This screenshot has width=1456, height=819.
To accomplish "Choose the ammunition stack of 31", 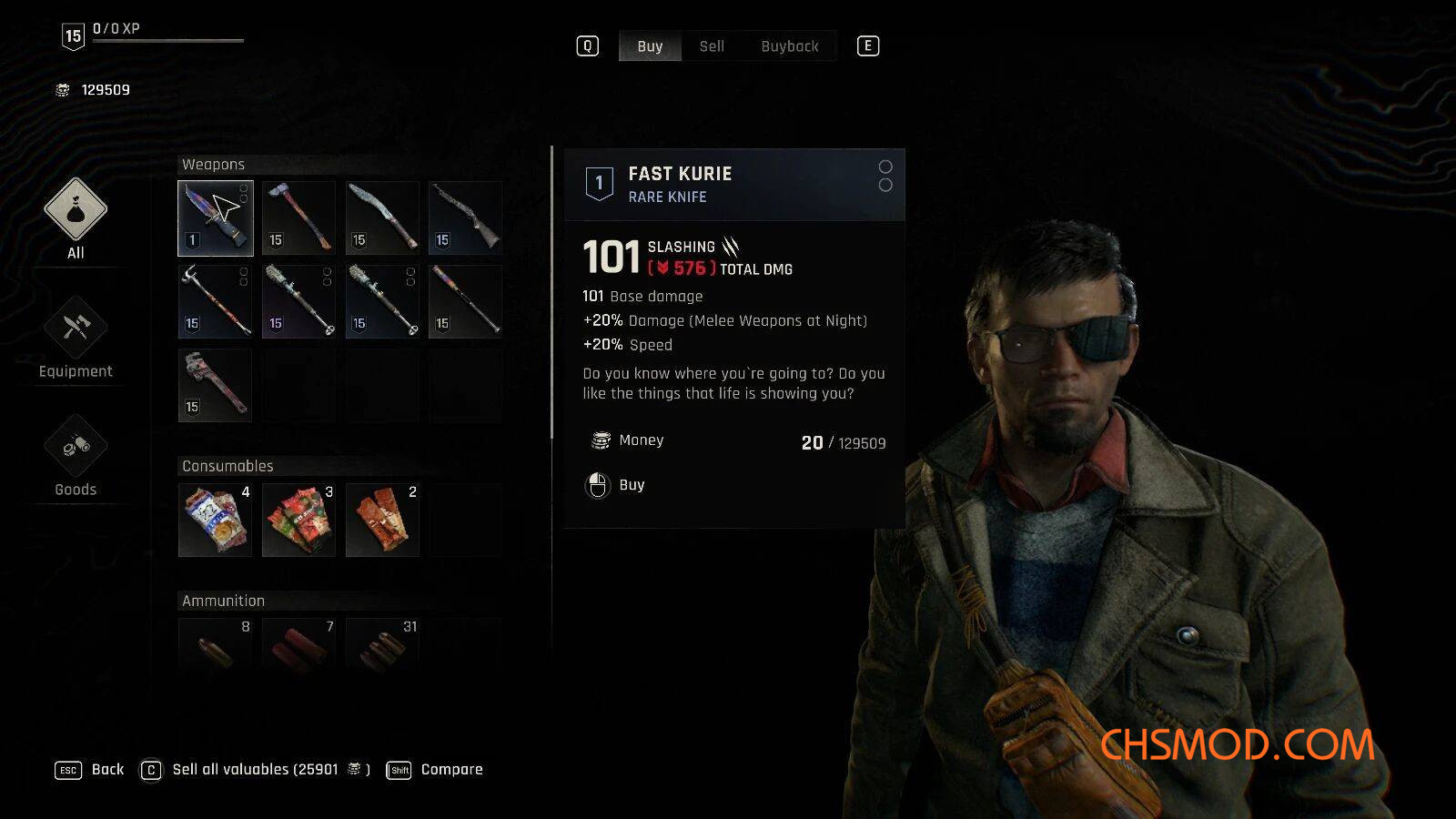I will coord(382,644).
